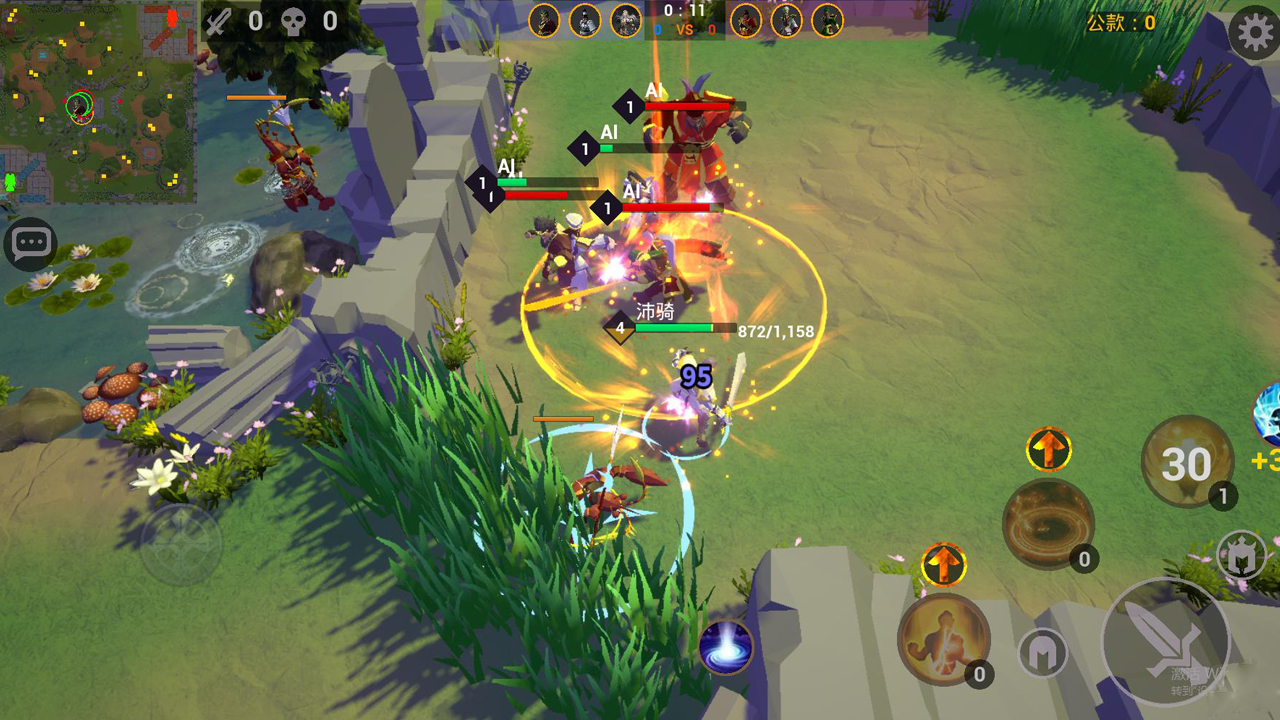Tap the horned helmet target button
The height and width of the screenshot is (720, 1280).
[1241, 555]
